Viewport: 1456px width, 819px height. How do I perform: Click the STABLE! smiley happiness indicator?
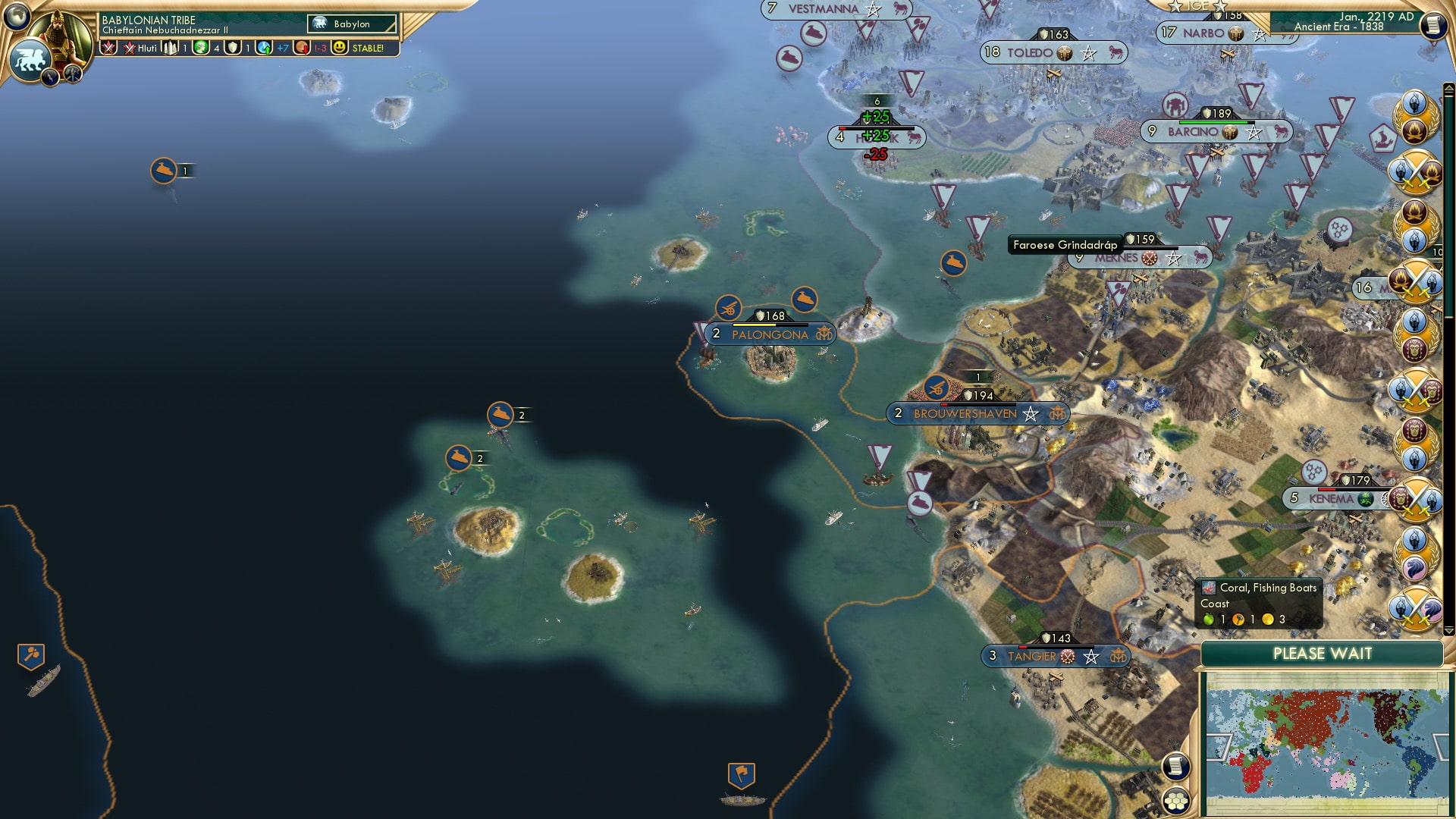coord(338,48)
